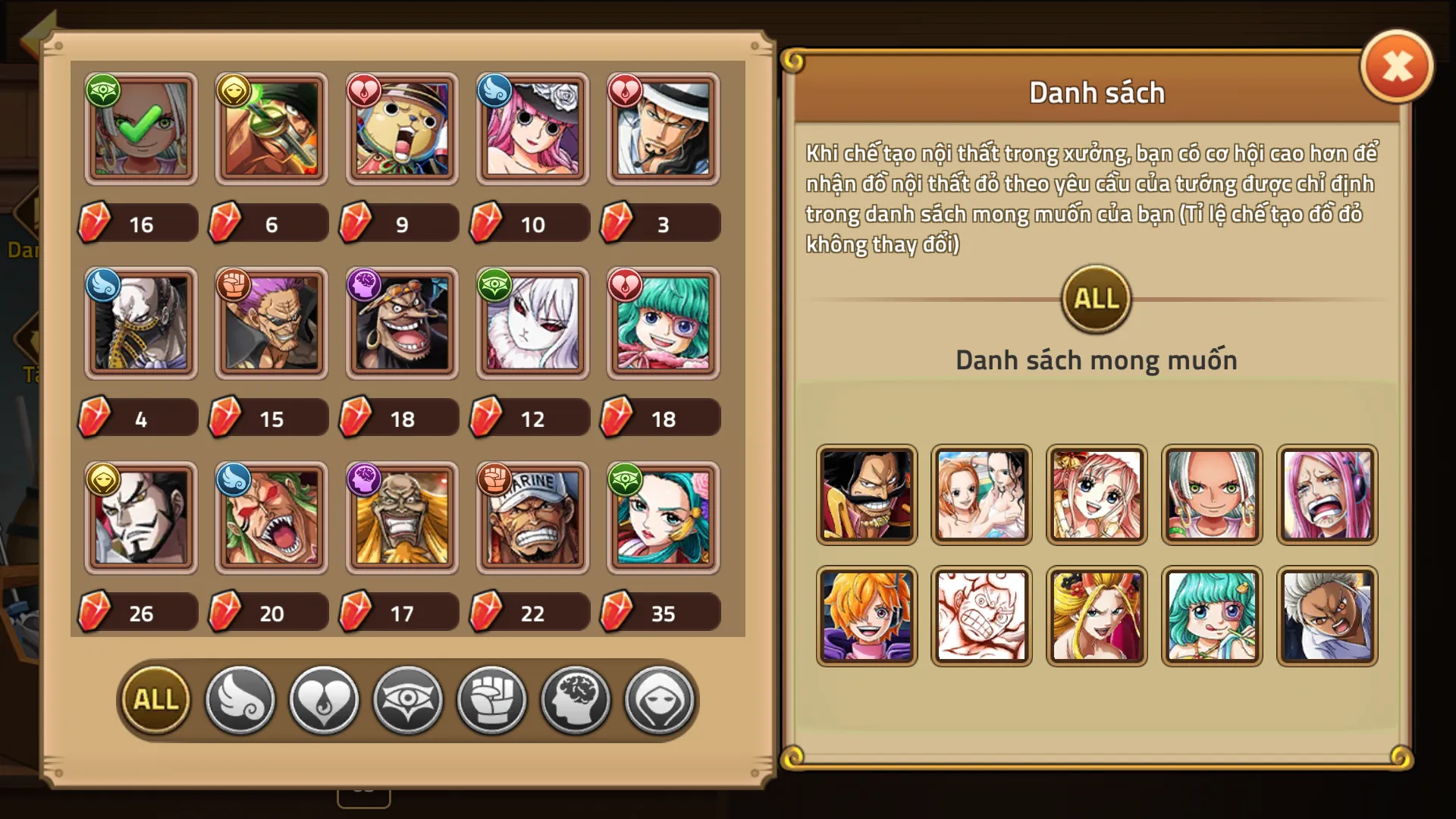The width and height of the screenshot is (1456, 819).
Task: Select the ALL class filter icon
Action: 154,700
